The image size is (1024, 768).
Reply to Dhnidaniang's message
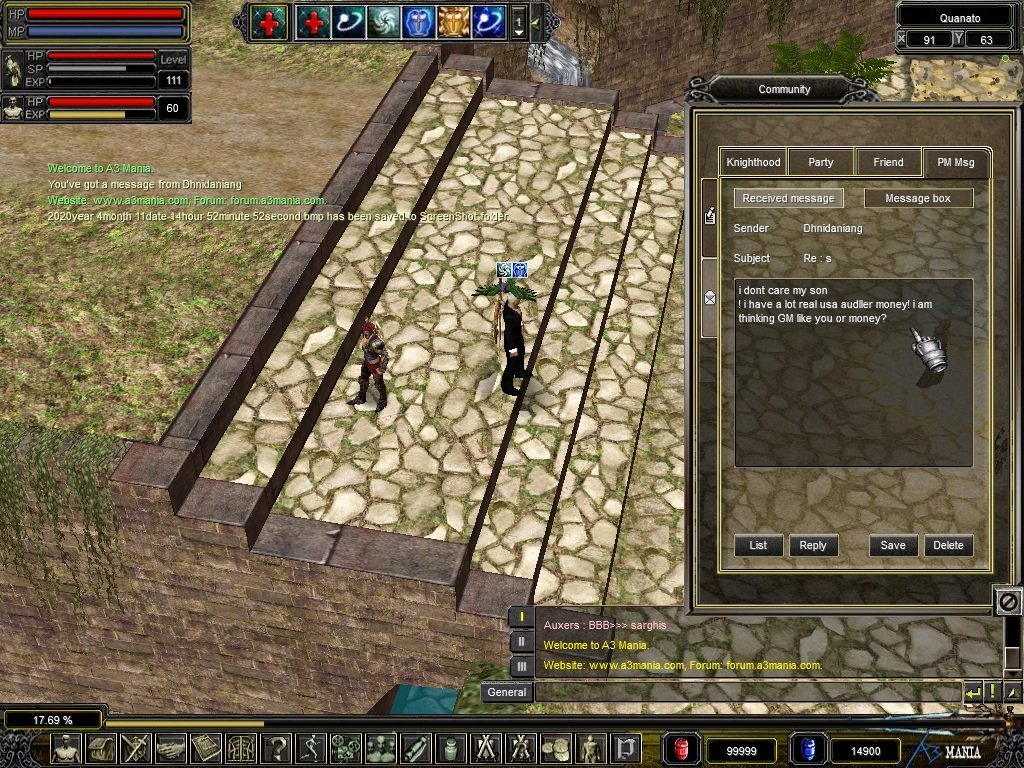pyautogui.click(x=813, y=545)
